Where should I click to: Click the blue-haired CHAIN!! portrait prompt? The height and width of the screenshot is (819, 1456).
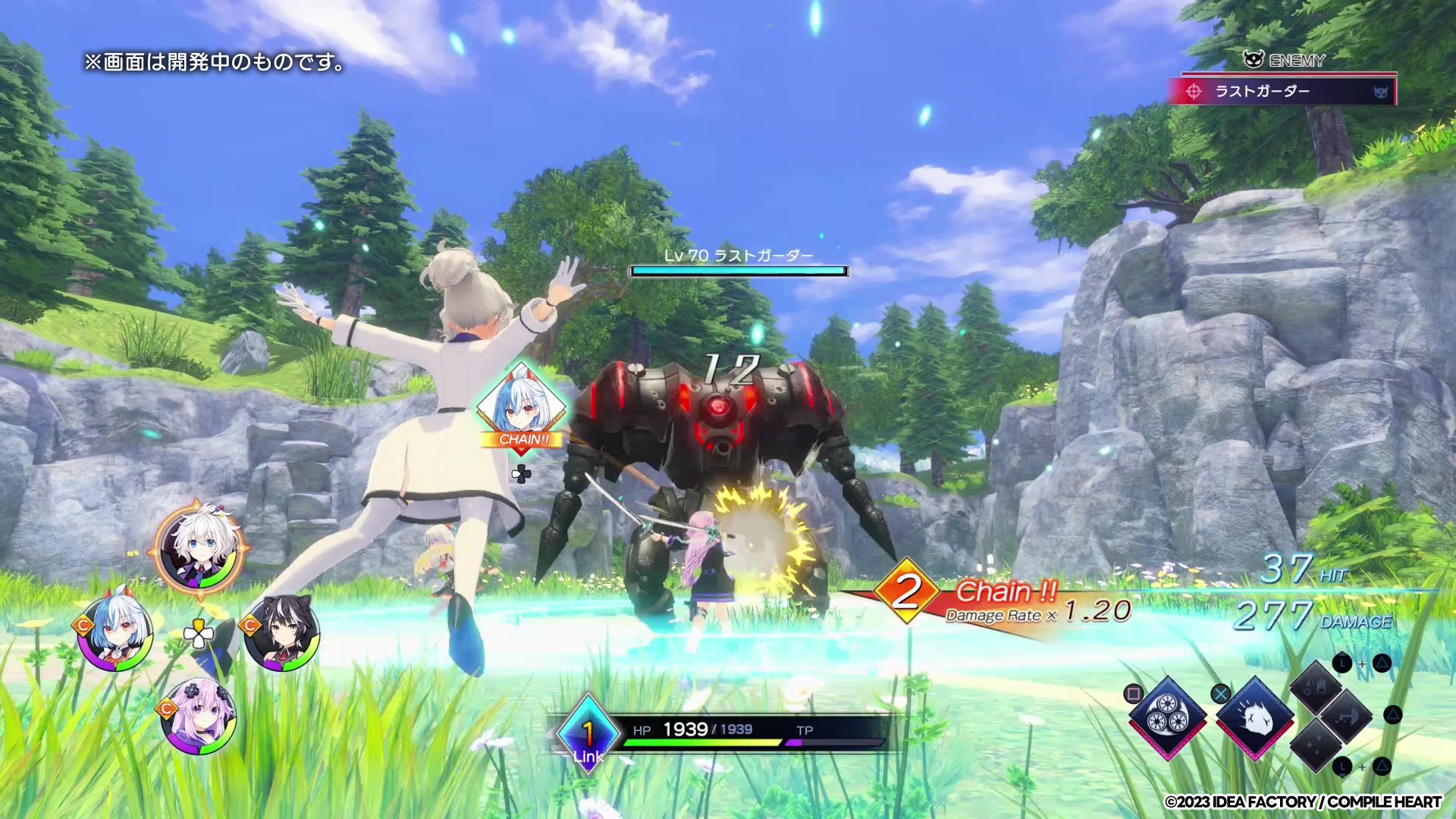pyautogui.click(x=522, y=406)
